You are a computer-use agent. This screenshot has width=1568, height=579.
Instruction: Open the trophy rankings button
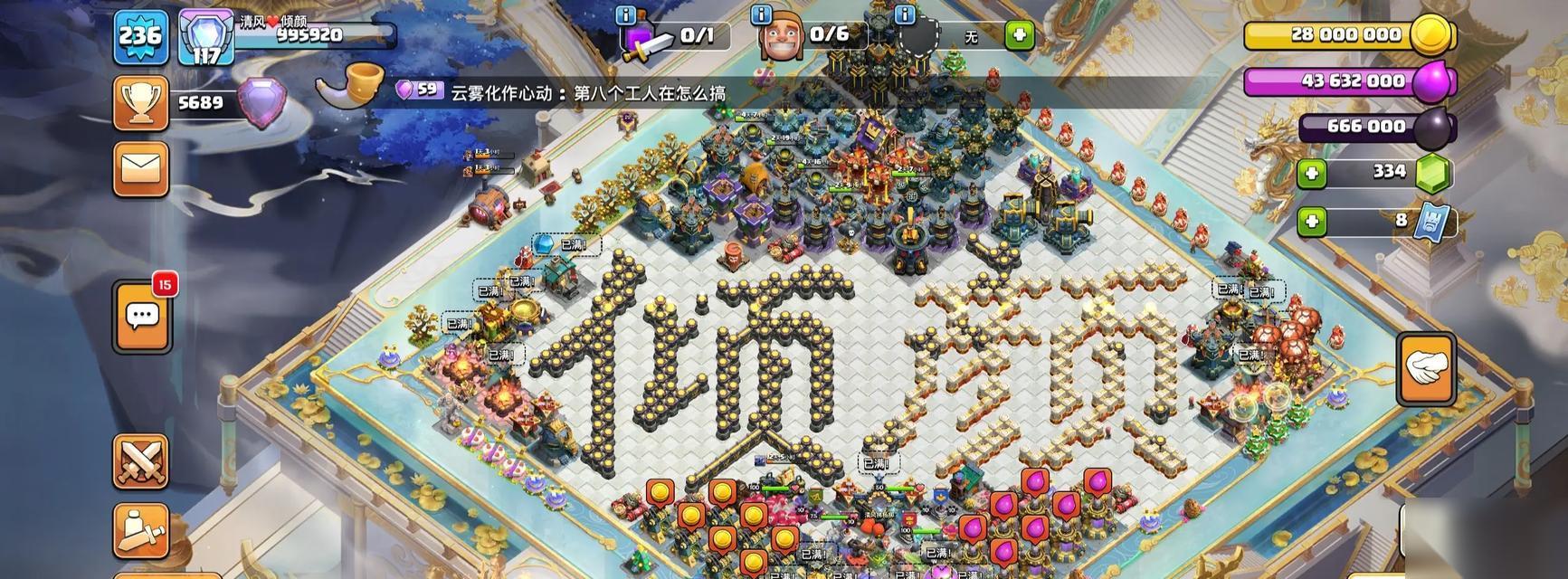tap(140, 103)
